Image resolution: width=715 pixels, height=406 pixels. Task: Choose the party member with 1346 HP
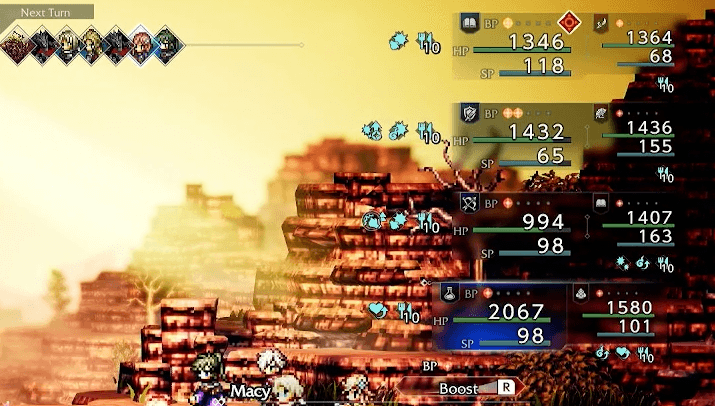point(521,44)
